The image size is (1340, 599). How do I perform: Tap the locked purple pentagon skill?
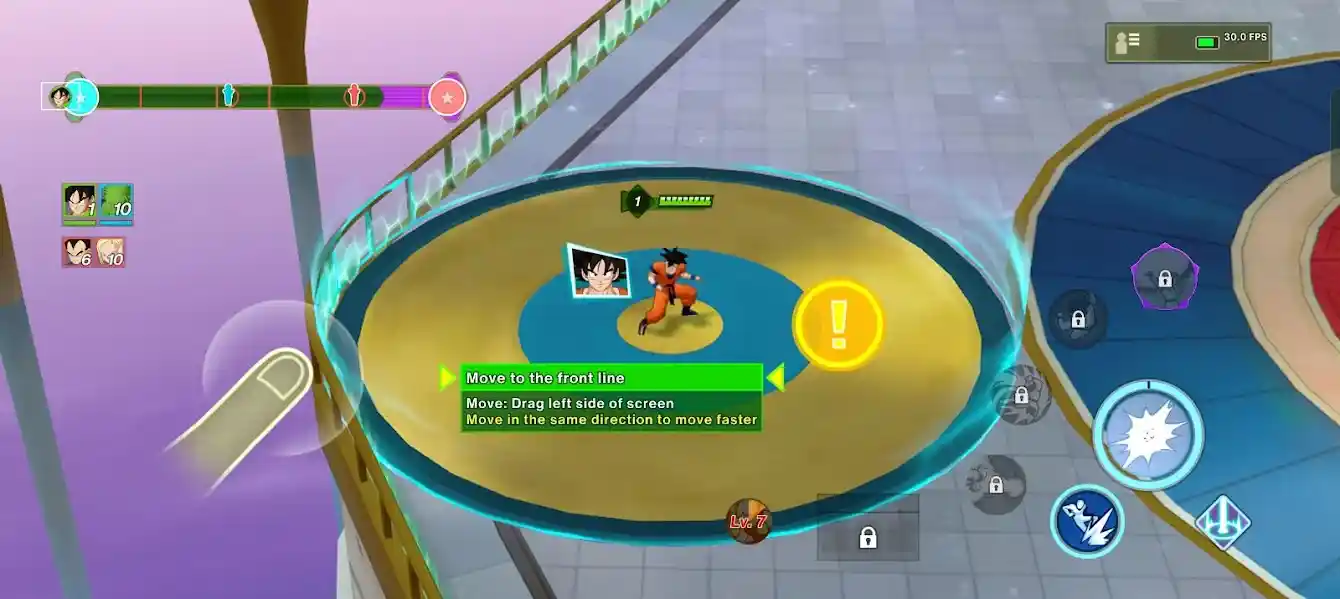[x=1165, y=276]
